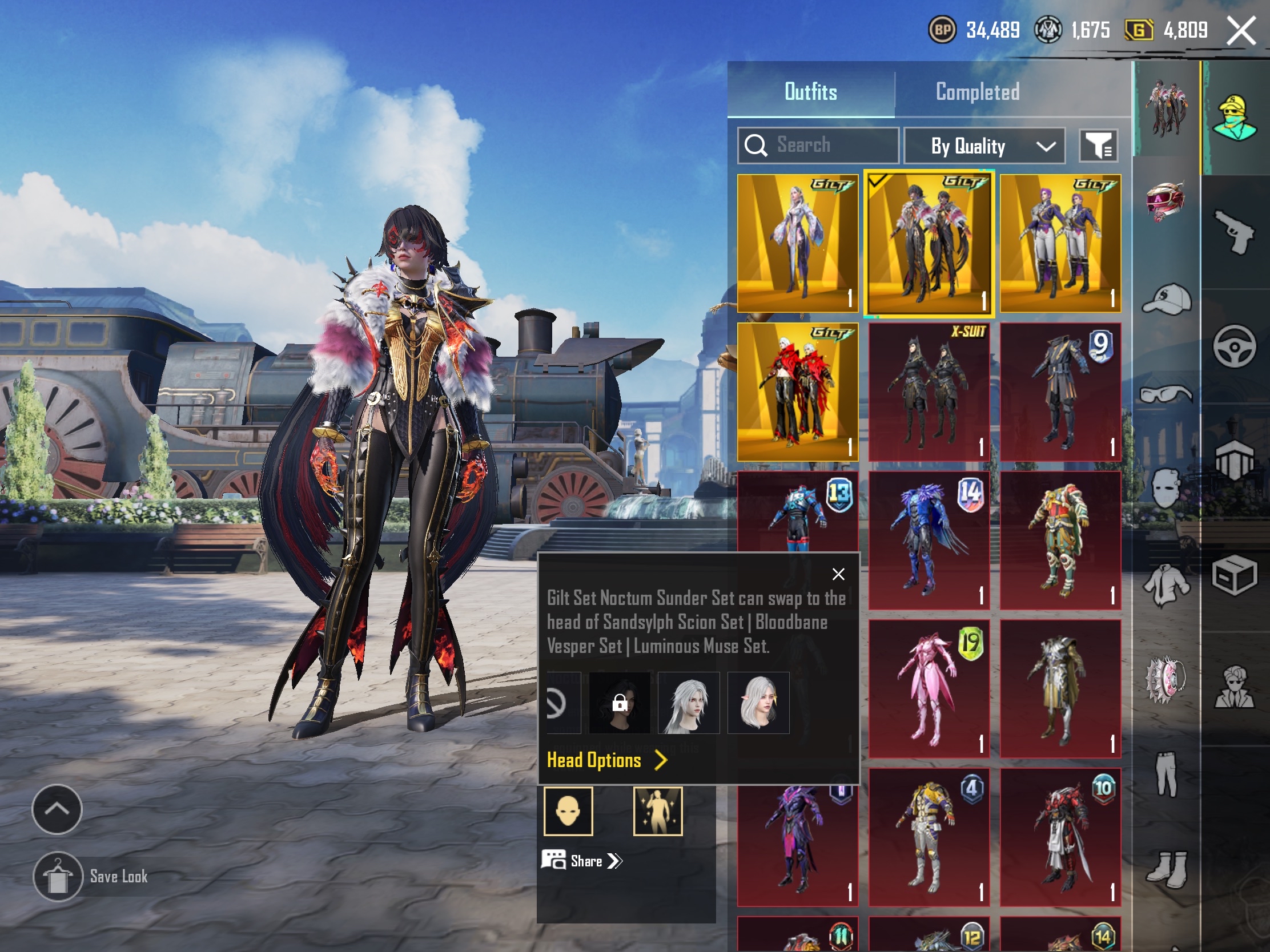Open the By Quality sort dropdown
1270x952 pixels.
point(984,146)
